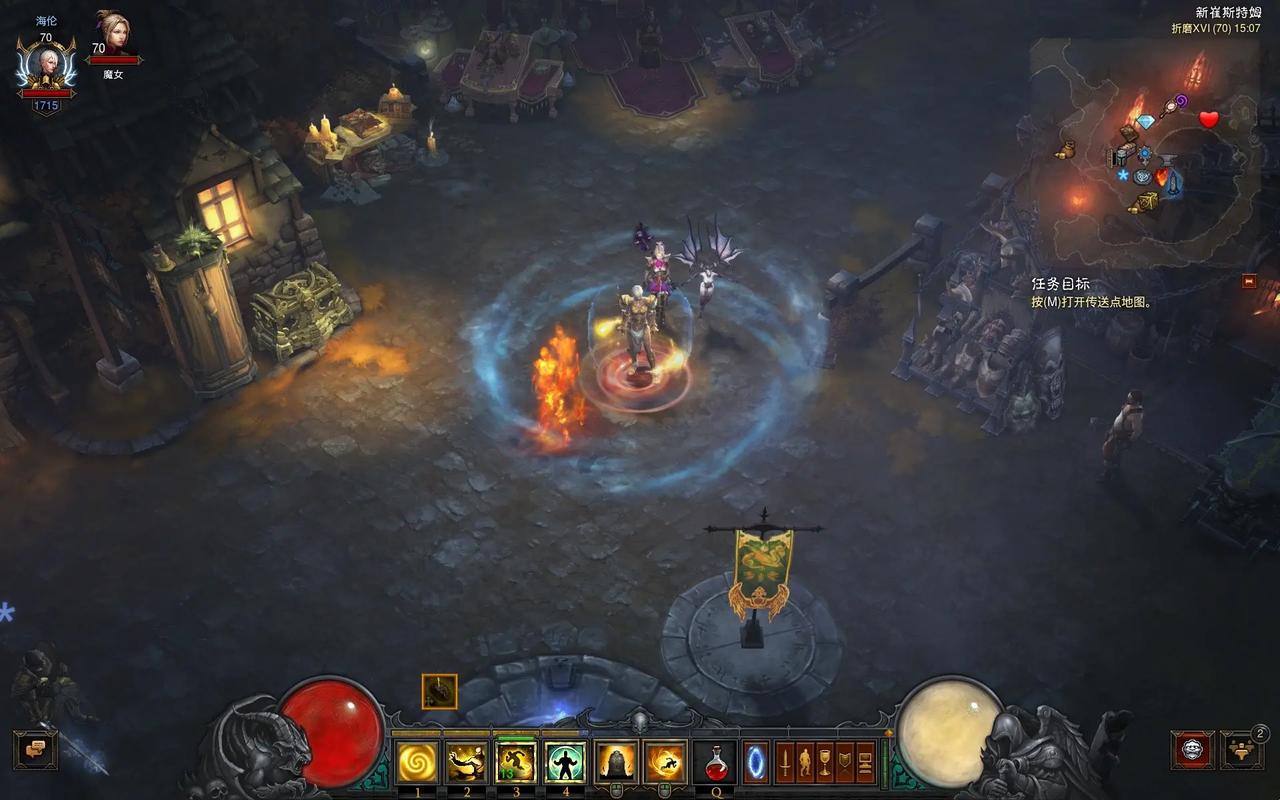Use the flying kick skill in slot 2
Image resolution: width=1280 pixels, height=800 pixels.
click(x=466, y=763)
